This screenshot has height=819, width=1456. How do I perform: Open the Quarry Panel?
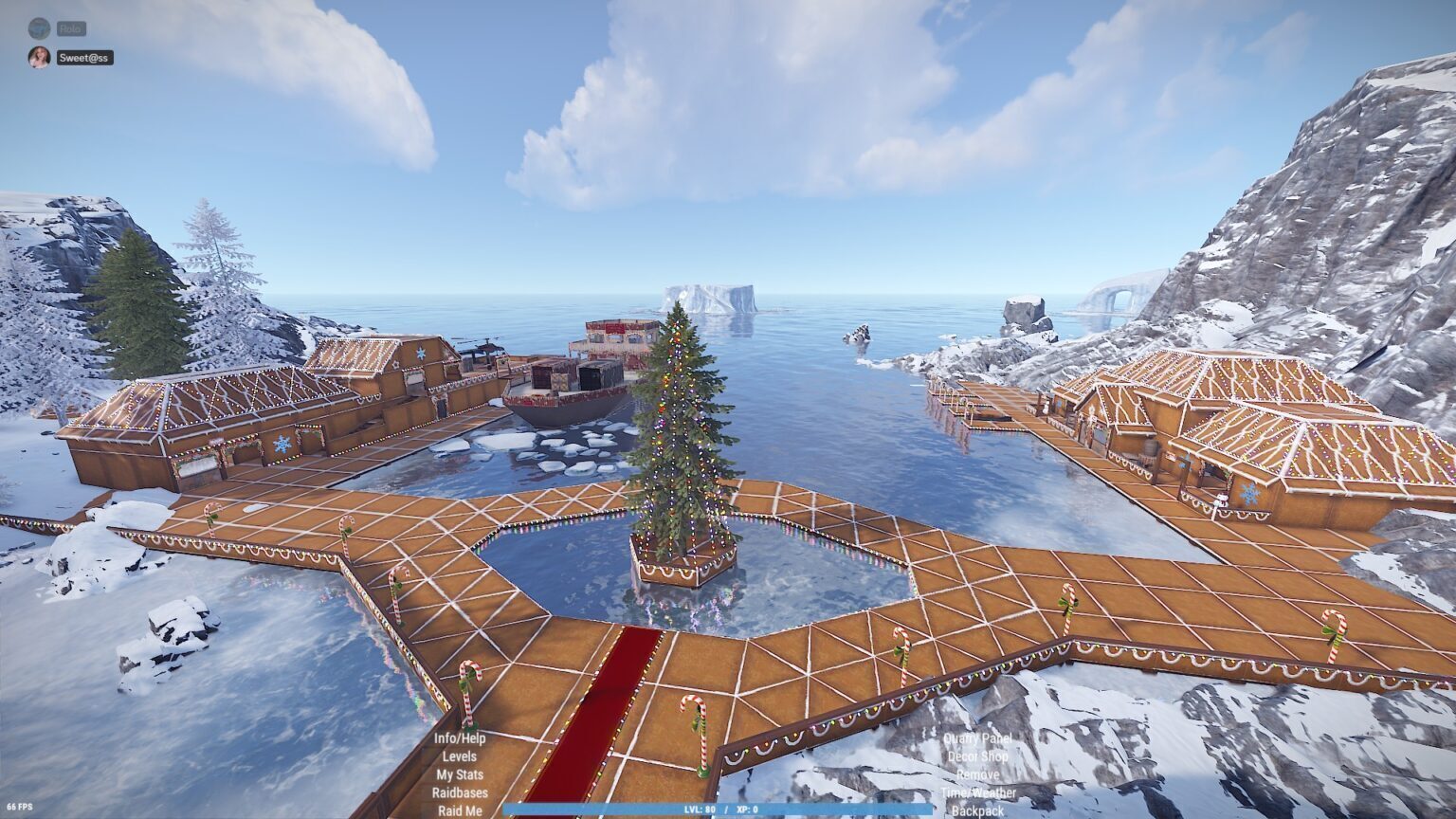click(x=977, y=738)
